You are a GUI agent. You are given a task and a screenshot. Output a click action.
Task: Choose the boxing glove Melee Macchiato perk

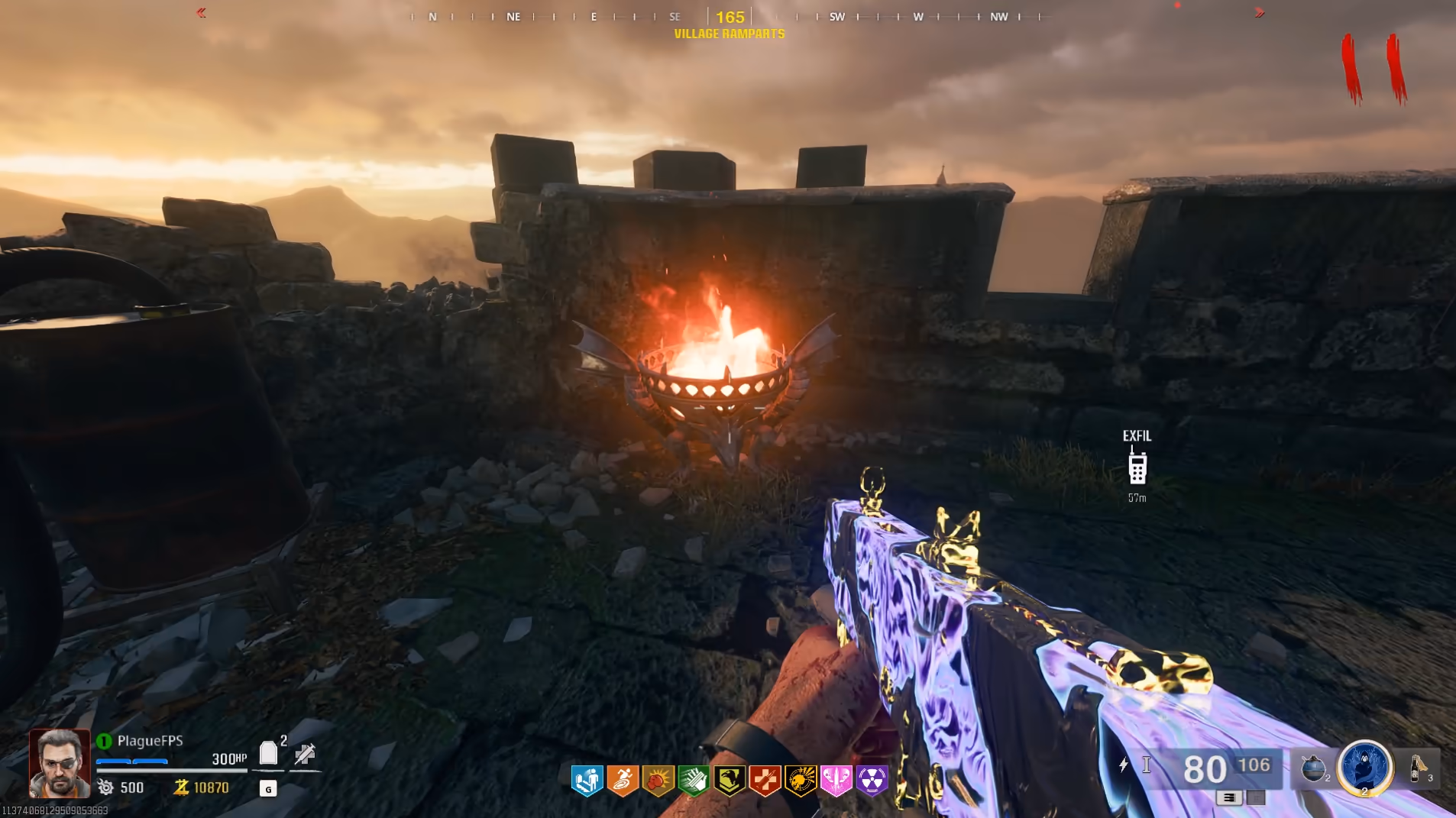658,781
